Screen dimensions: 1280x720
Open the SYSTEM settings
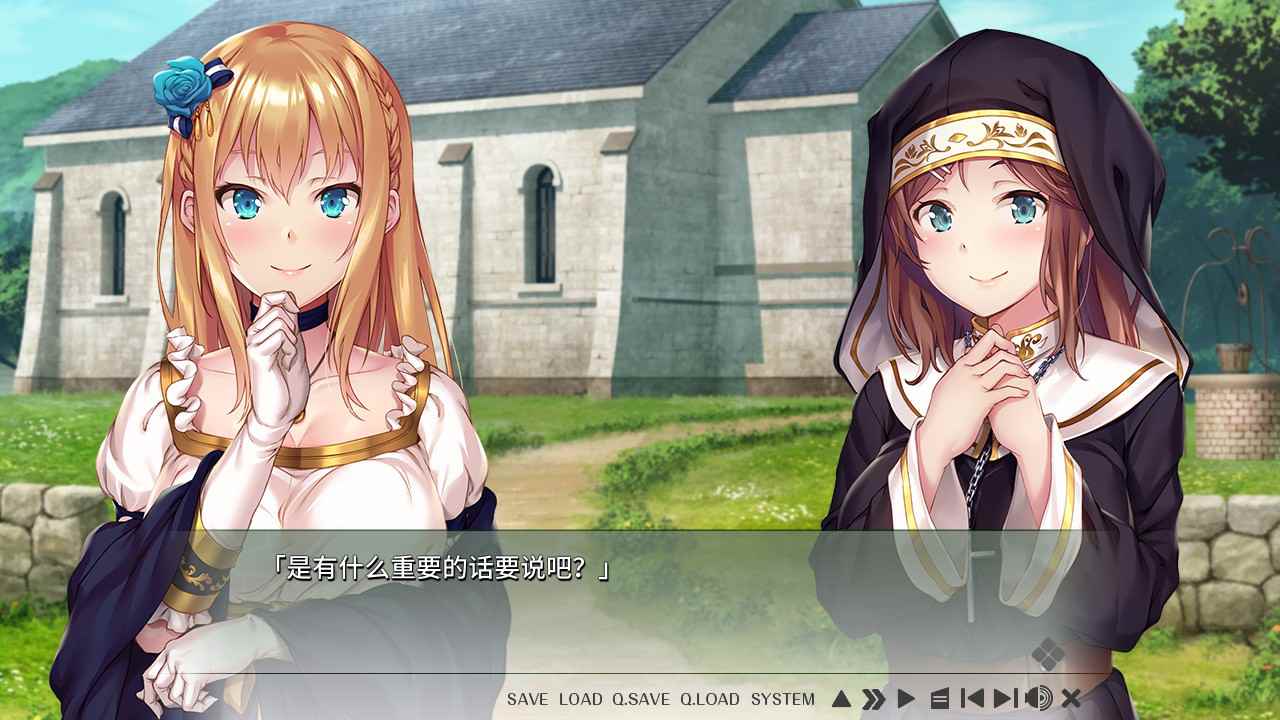click(783, 699)
